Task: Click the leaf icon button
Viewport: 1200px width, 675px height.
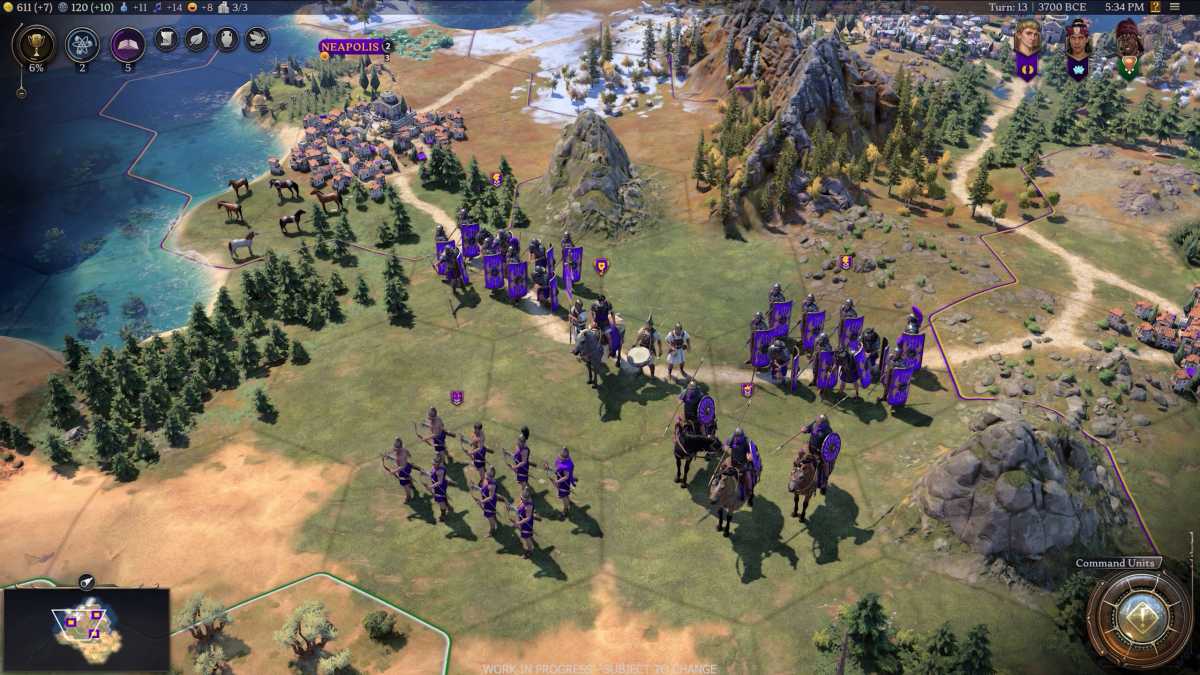Action: [x=196, y=40]
